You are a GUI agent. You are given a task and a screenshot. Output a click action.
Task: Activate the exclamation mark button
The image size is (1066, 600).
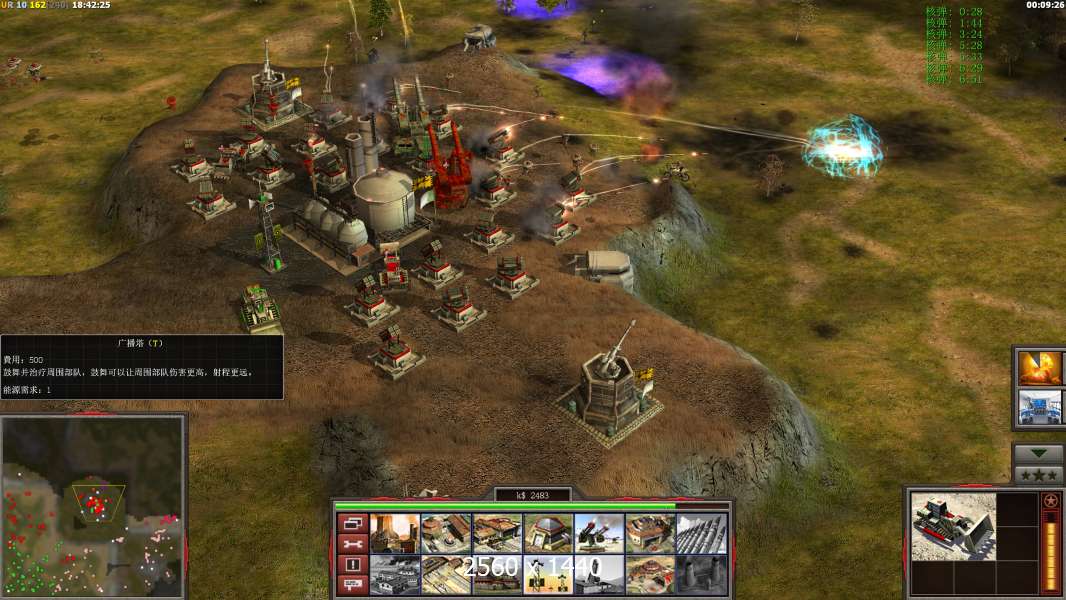click(352, 565)
